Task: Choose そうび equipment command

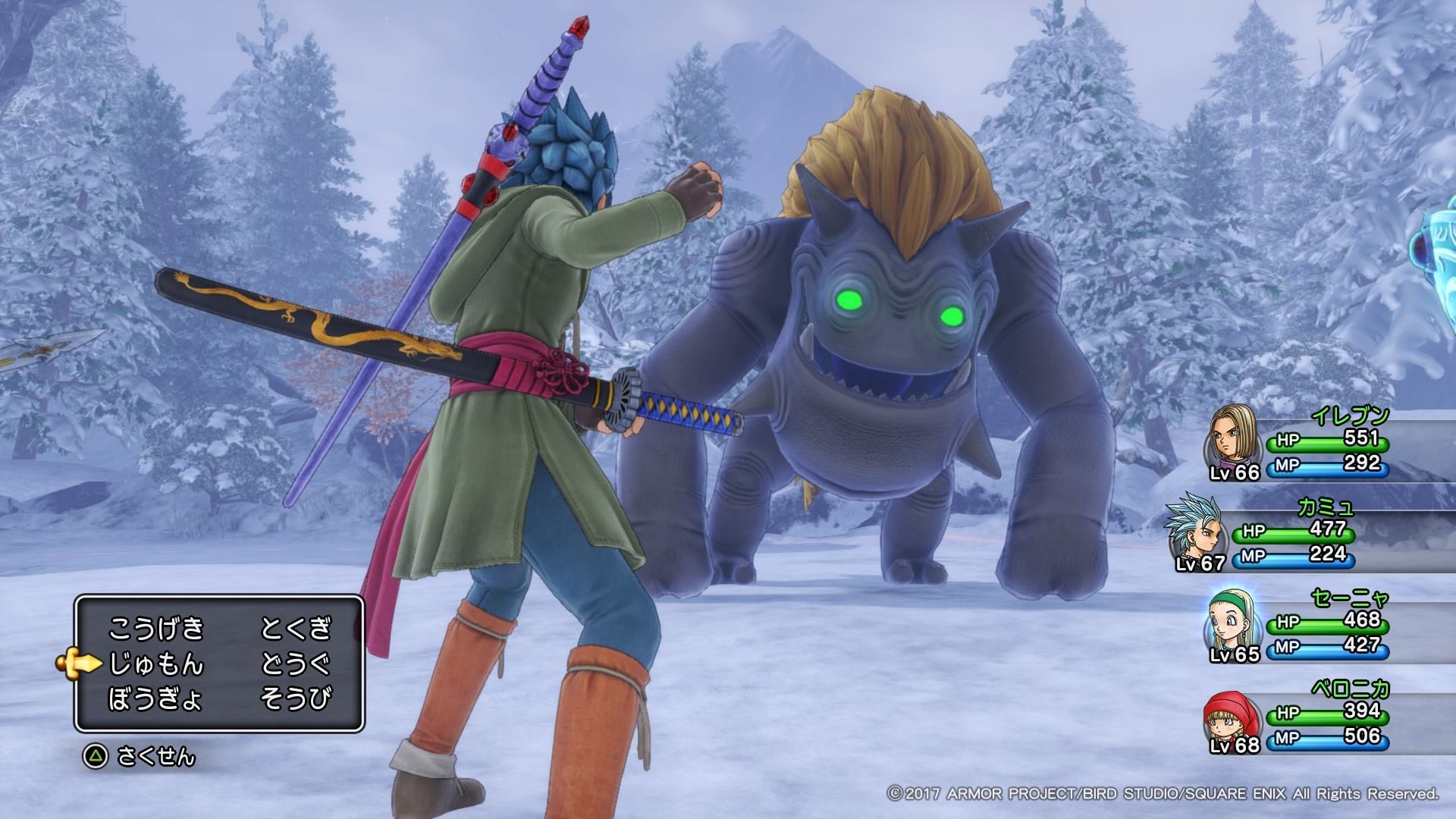Action: tap(296, 699)
